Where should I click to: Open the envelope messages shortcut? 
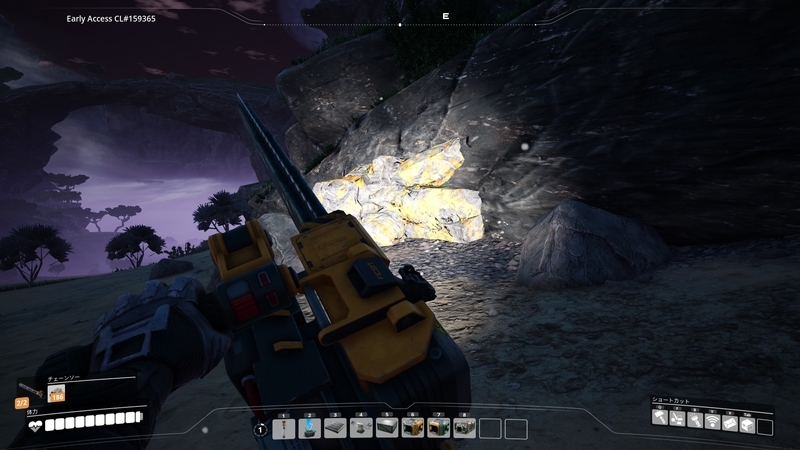[x=730, y=420]
